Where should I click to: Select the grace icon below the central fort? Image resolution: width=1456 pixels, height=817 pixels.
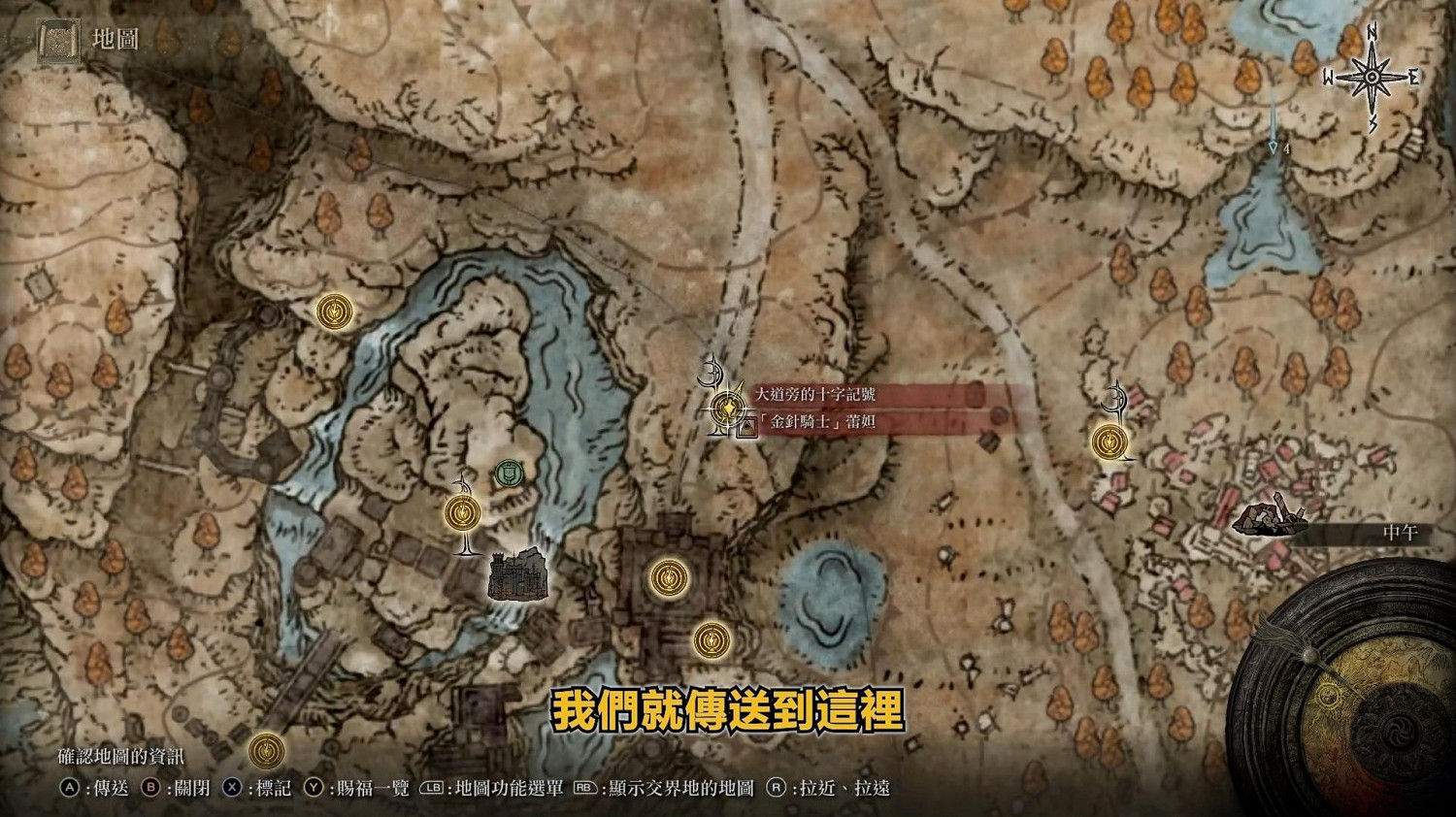(711, 639)
